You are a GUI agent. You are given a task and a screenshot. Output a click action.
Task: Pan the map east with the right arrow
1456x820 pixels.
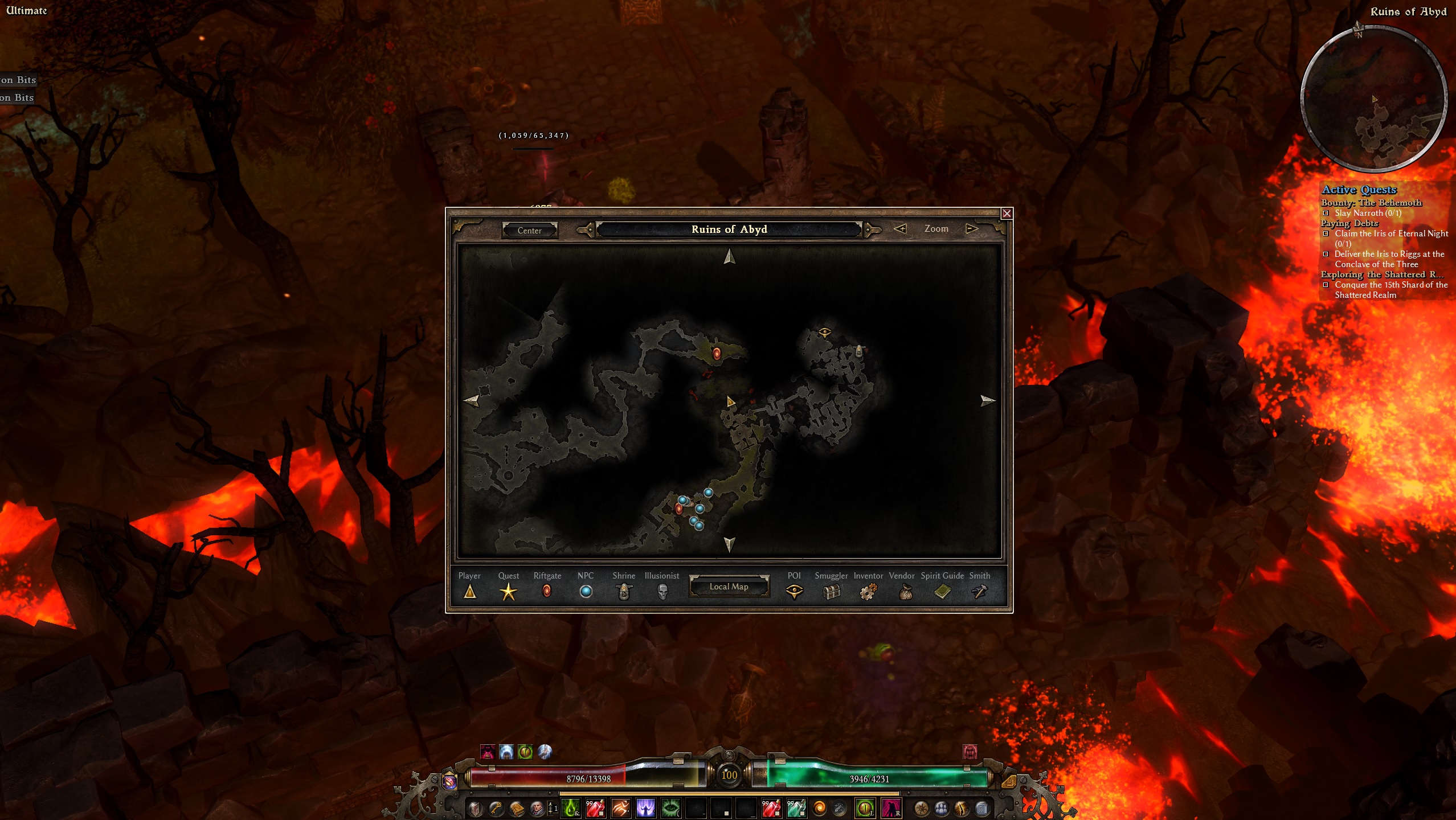(x=988, y=400)
